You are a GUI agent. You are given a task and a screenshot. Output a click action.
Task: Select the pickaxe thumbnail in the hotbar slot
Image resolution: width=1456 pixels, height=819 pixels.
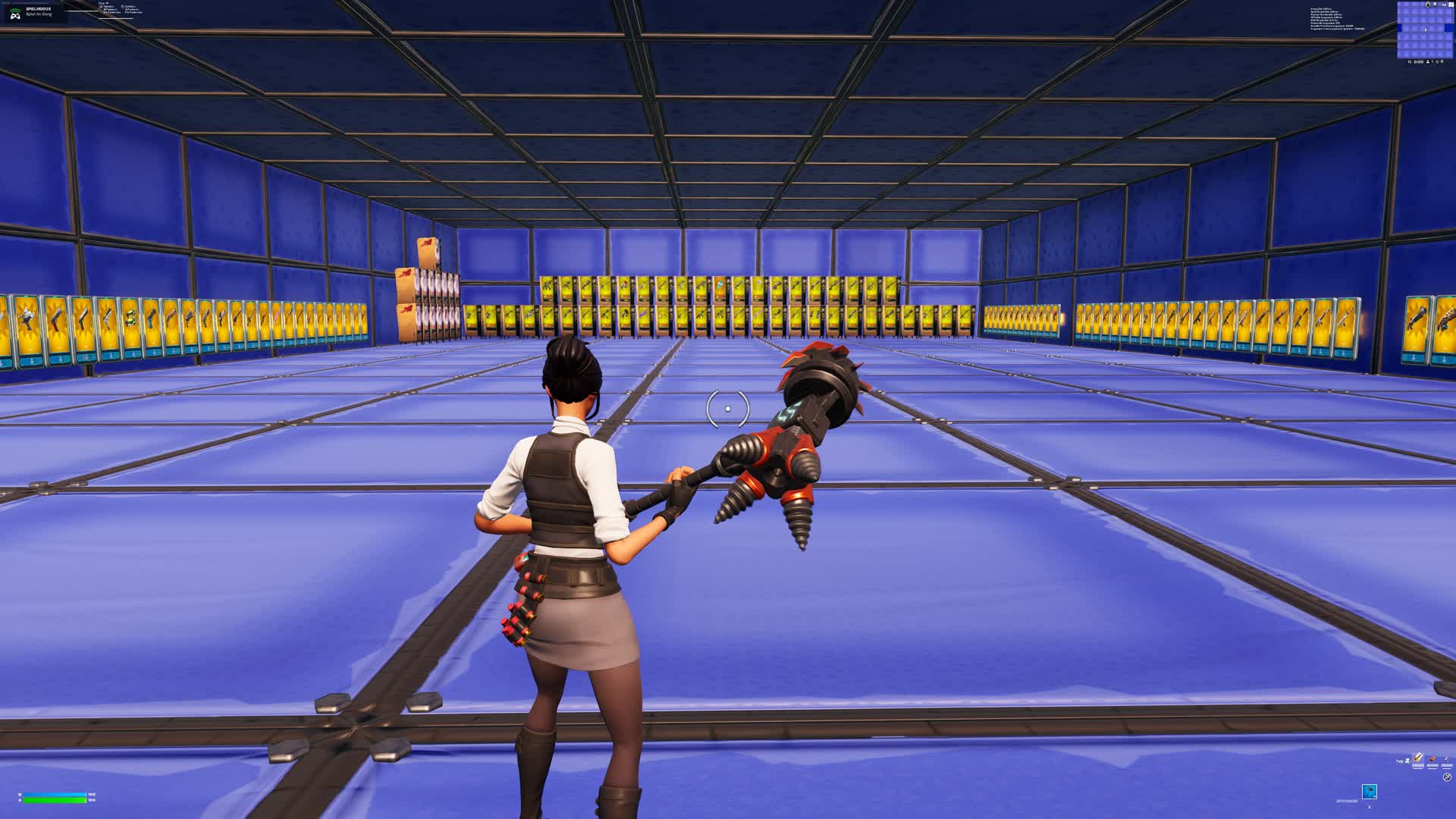(1370, 792)
